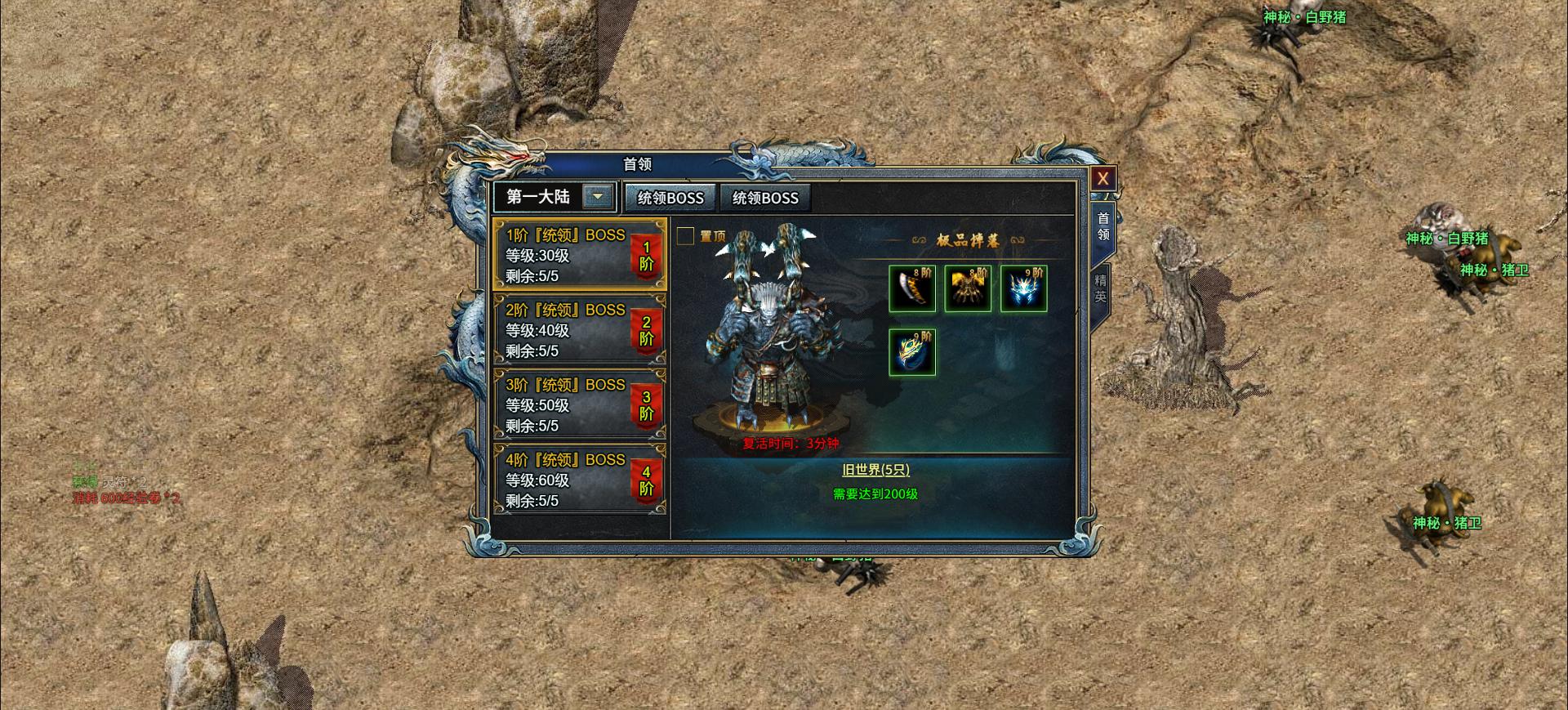Image resolution: width=1568 pixels, height=710 pixels.
Task: Close the 首领 boss window
Action: pyautogui.click(x=1102, y=179)
